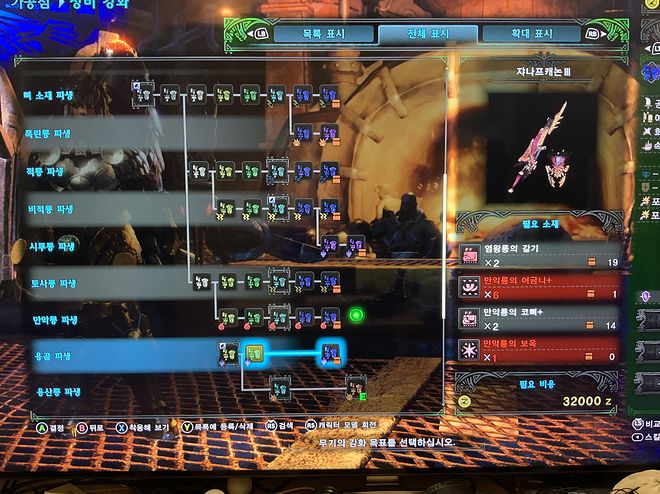The height and width of the screenshot is (494, 660).
Task: Select the yellow highlighted weapon node
Action: tap(254, 353)
